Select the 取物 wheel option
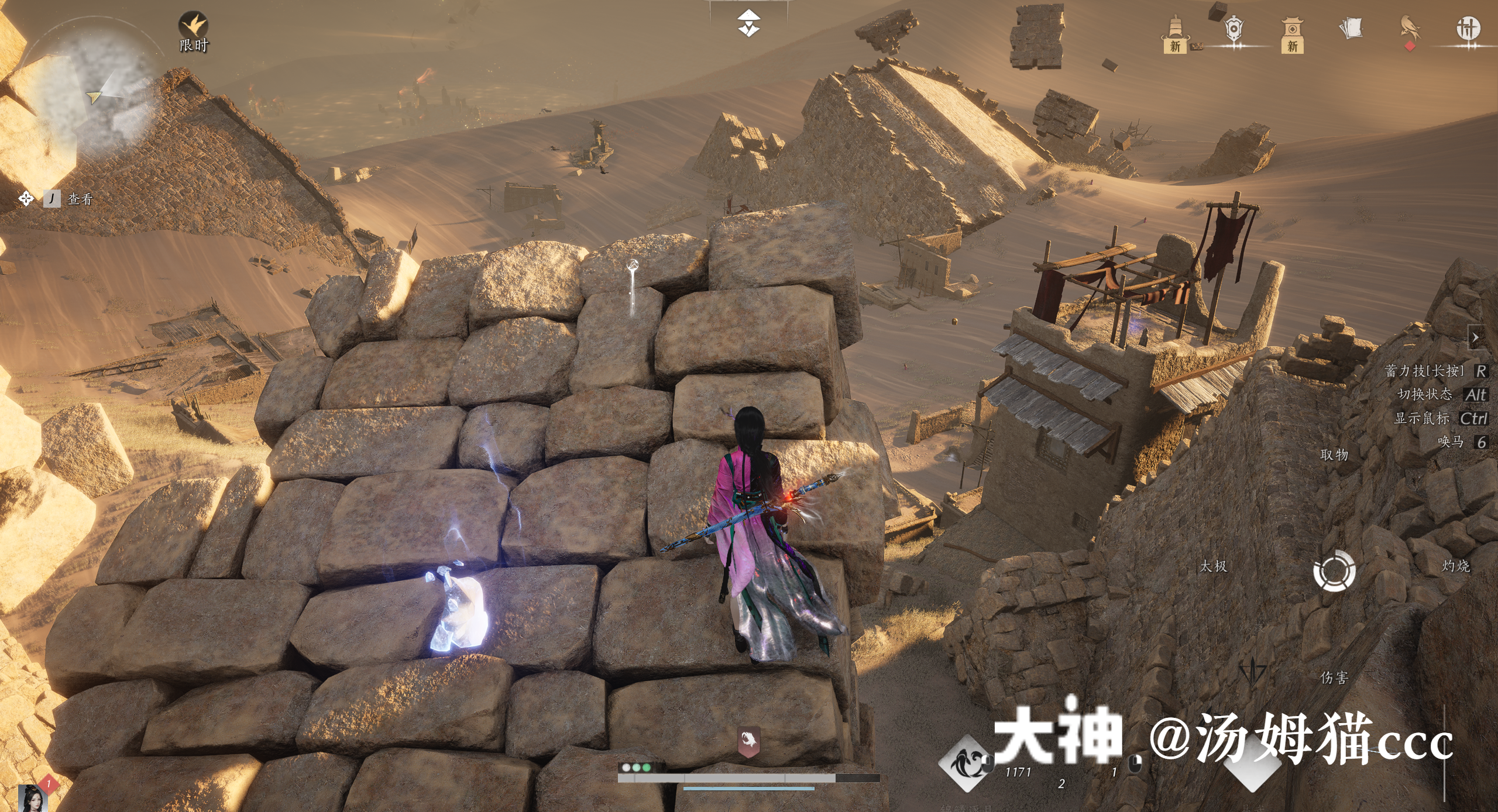This screenshot has width=1498, height=812. point(1334,455)
